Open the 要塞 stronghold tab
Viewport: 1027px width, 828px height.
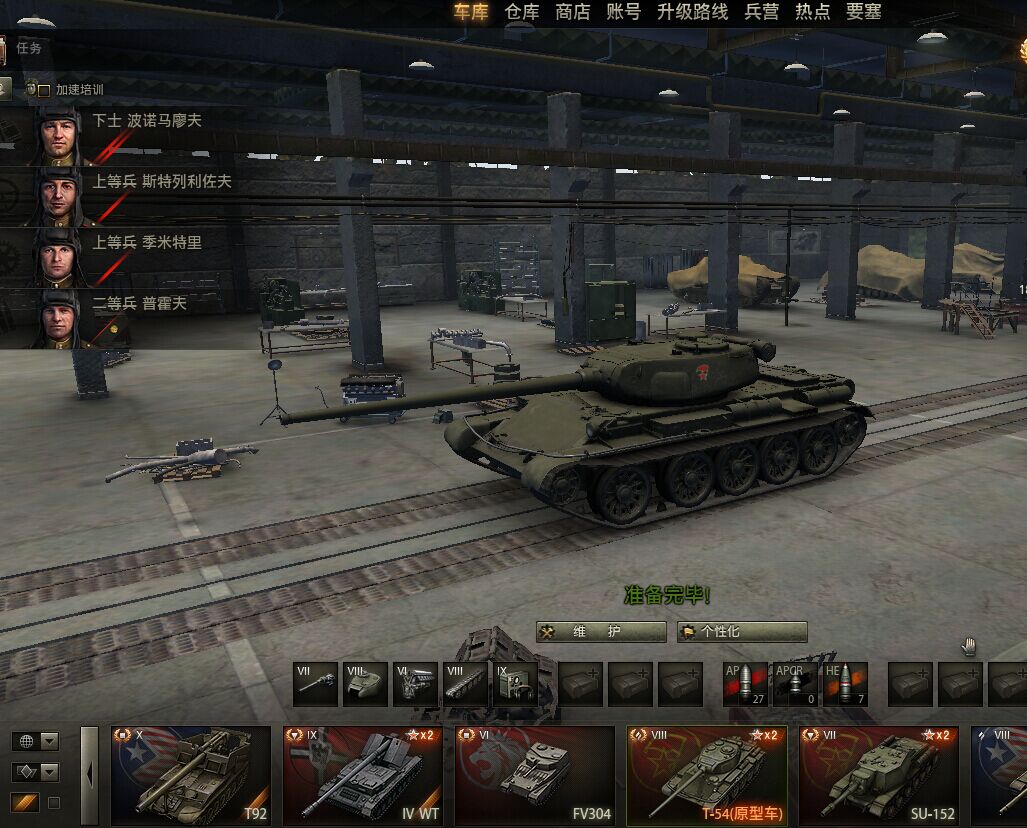(x=863, y=12)
